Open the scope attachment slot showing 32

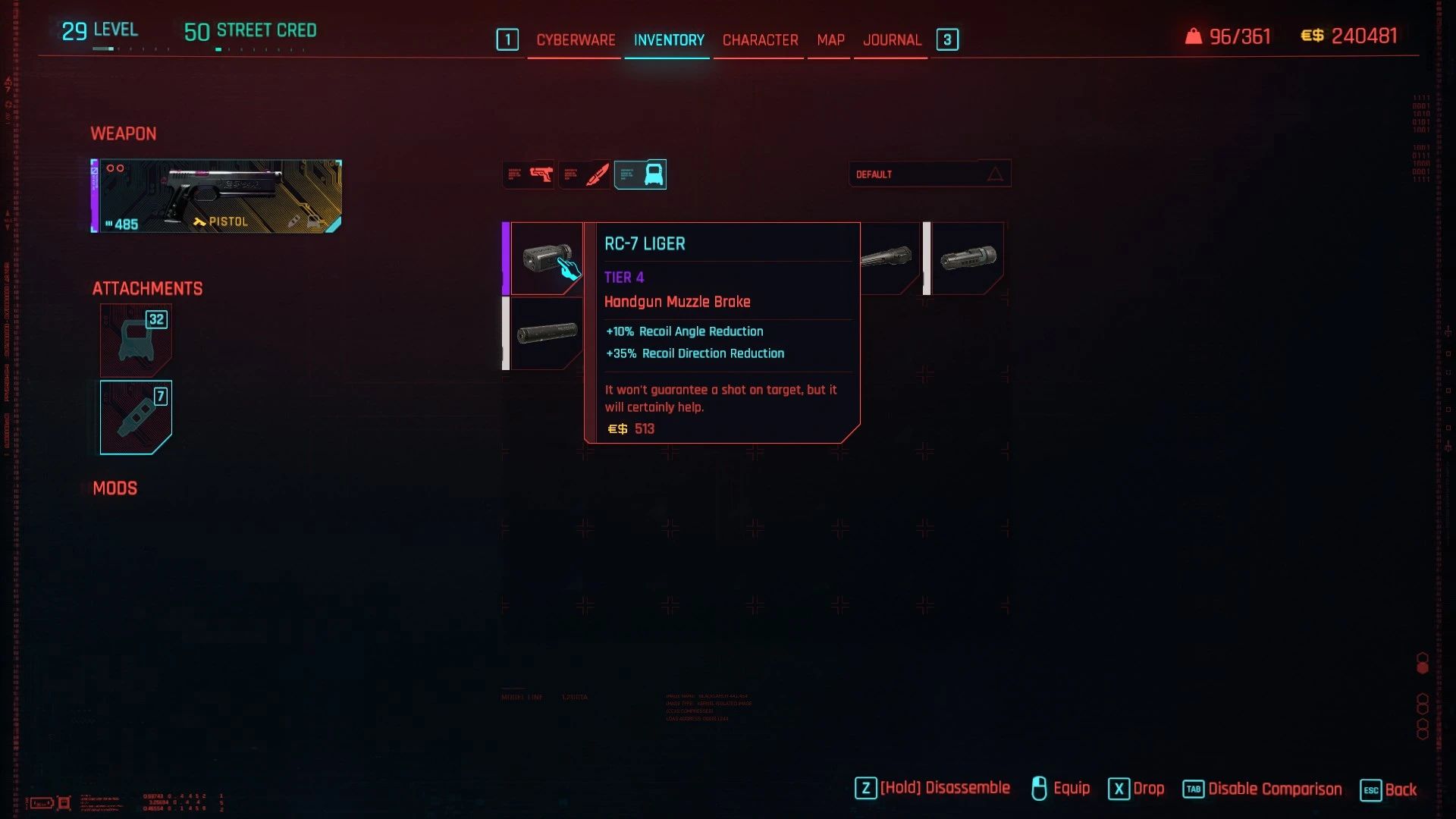[136, 340]
